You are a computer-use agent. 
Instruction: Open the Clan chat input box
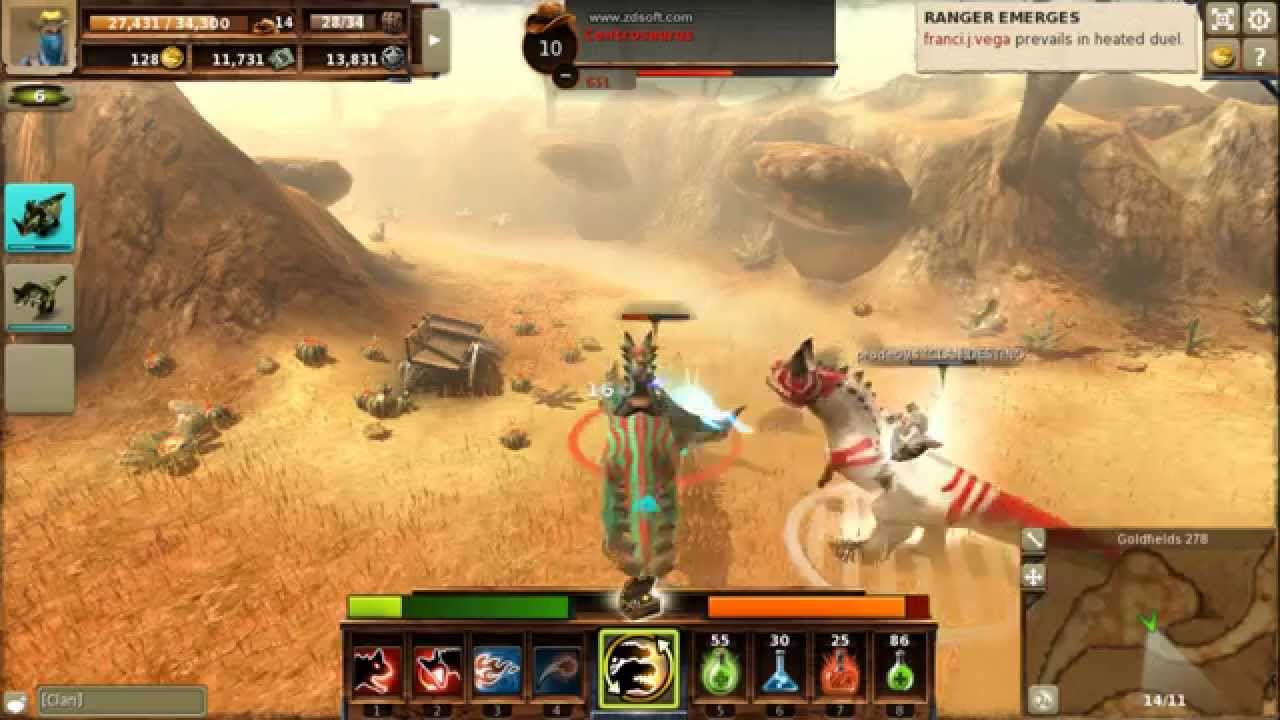pos(120,700)
